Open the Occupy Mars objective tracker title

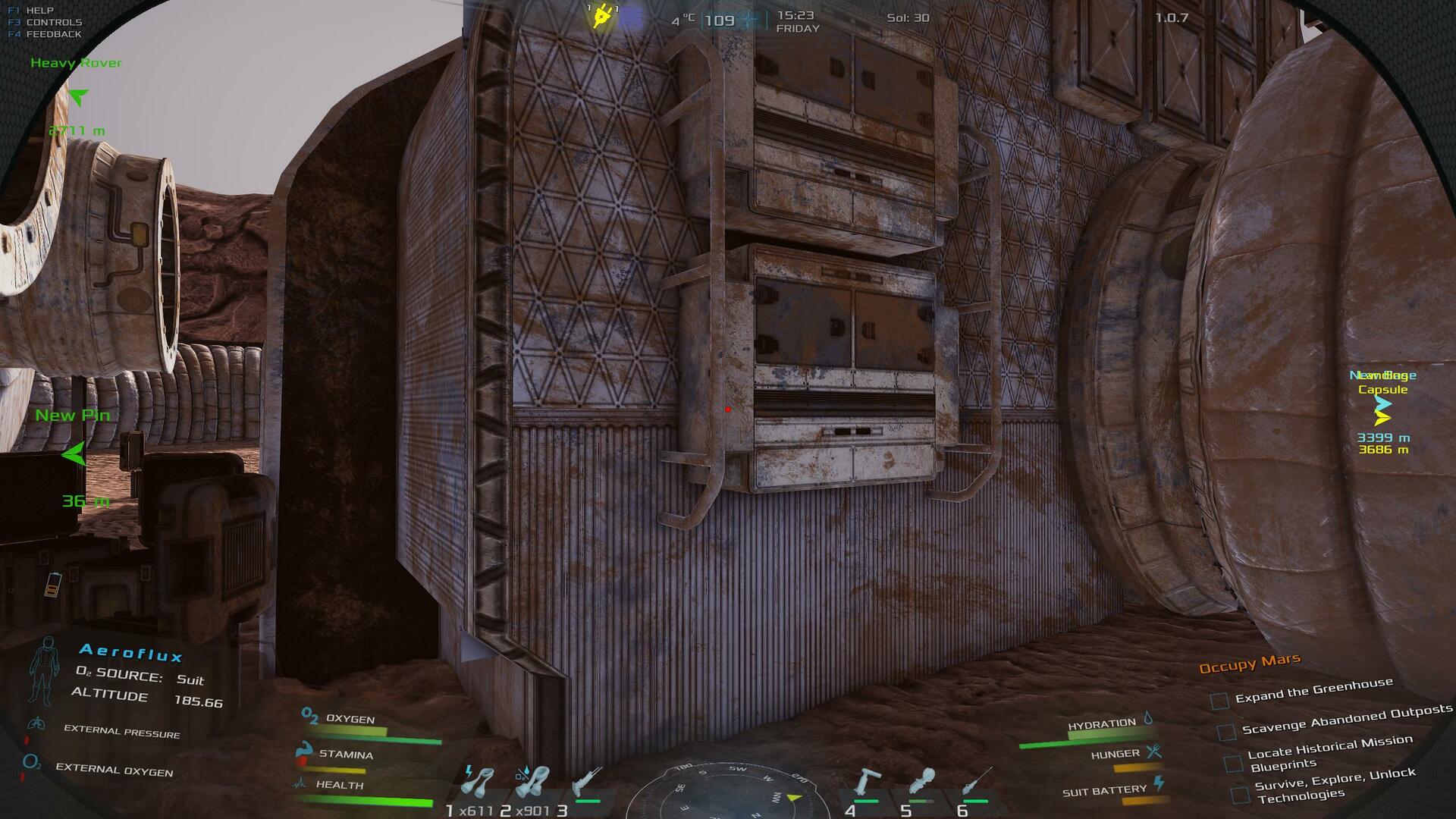pos(1250,664)
